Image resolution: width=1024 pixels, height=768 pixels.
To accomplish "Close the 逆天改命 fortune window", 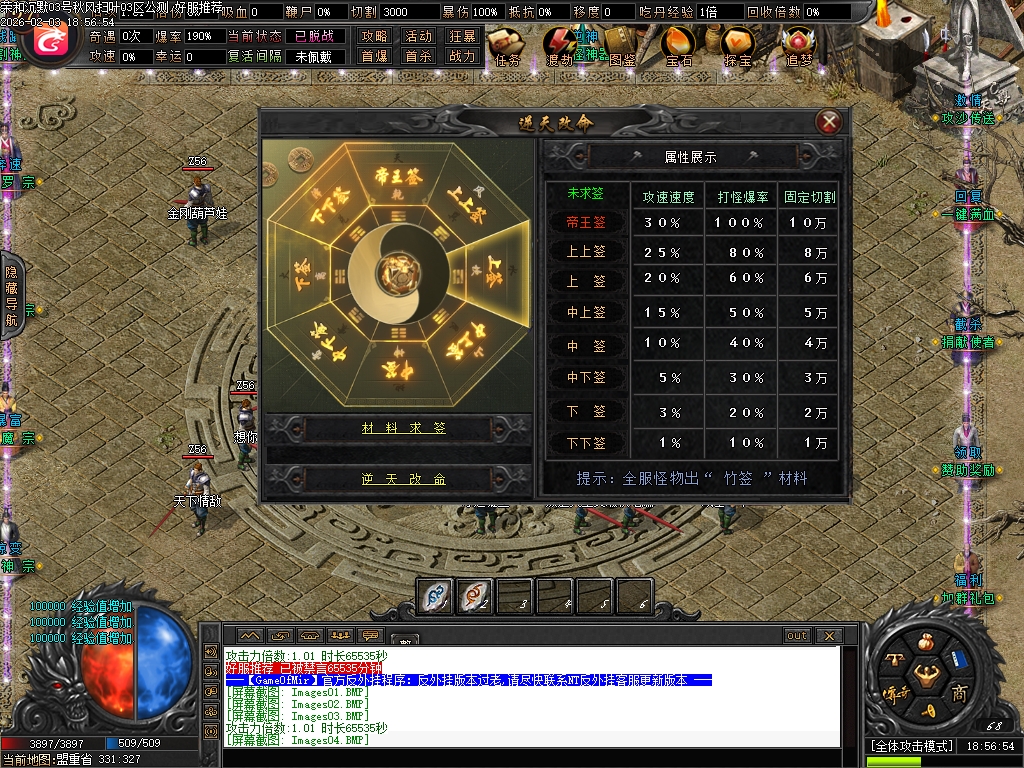I will coord(828,122).
